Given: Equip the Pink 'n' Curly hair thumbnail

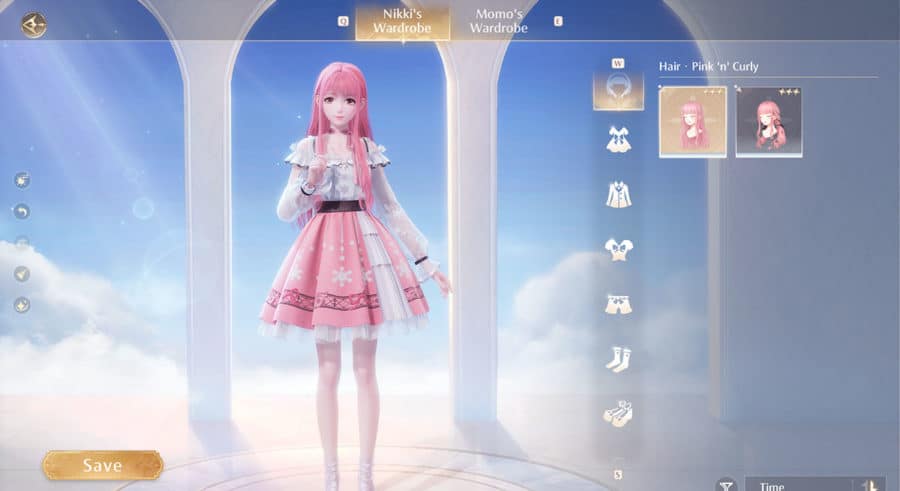Looking at the screenshot, I should 693,122.
